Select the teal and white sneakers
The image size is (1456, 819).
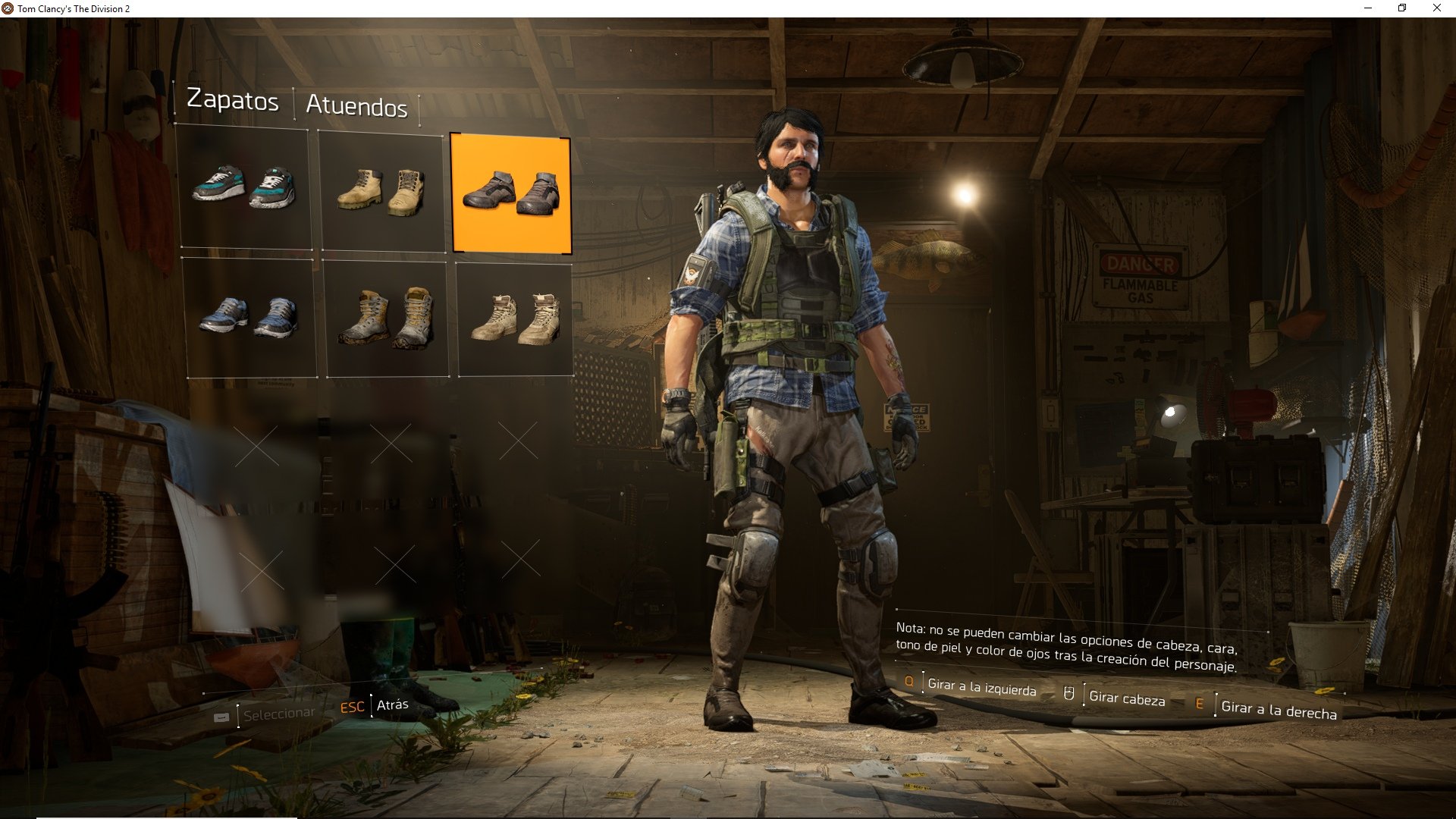[244, 188]
